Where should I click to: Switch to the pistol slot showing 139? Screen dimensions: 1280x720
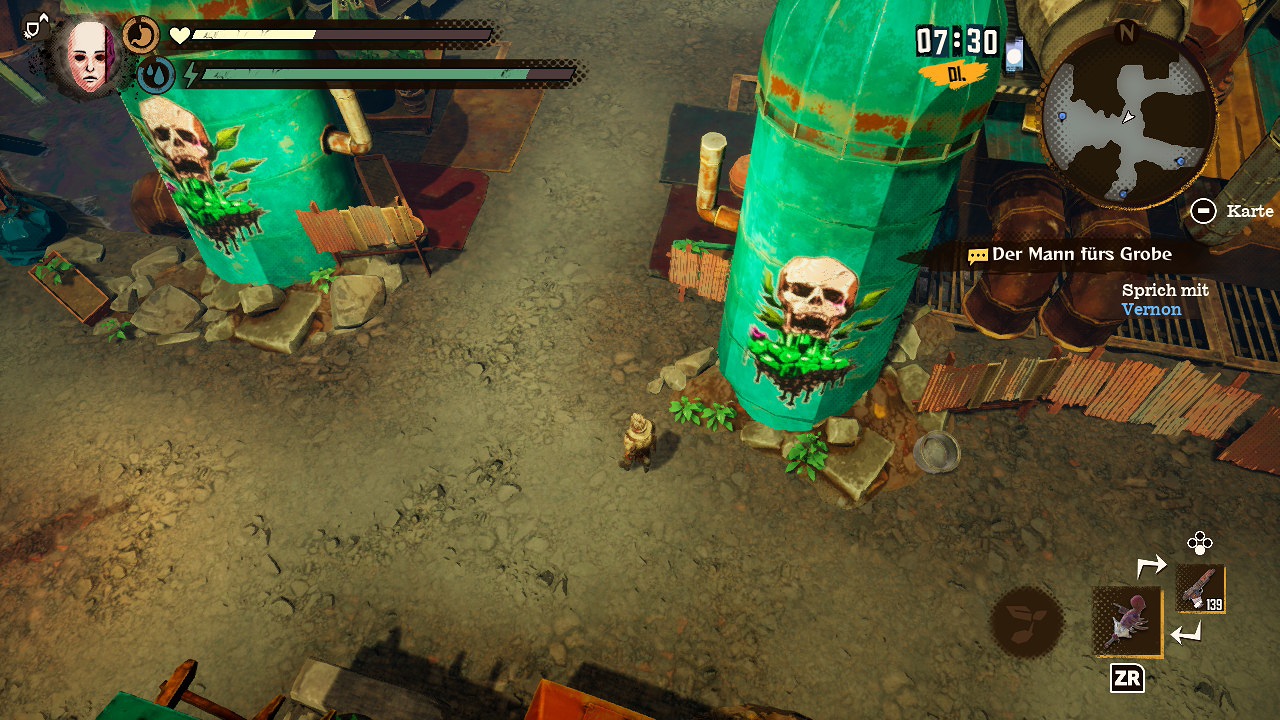tap(1199, 588)
